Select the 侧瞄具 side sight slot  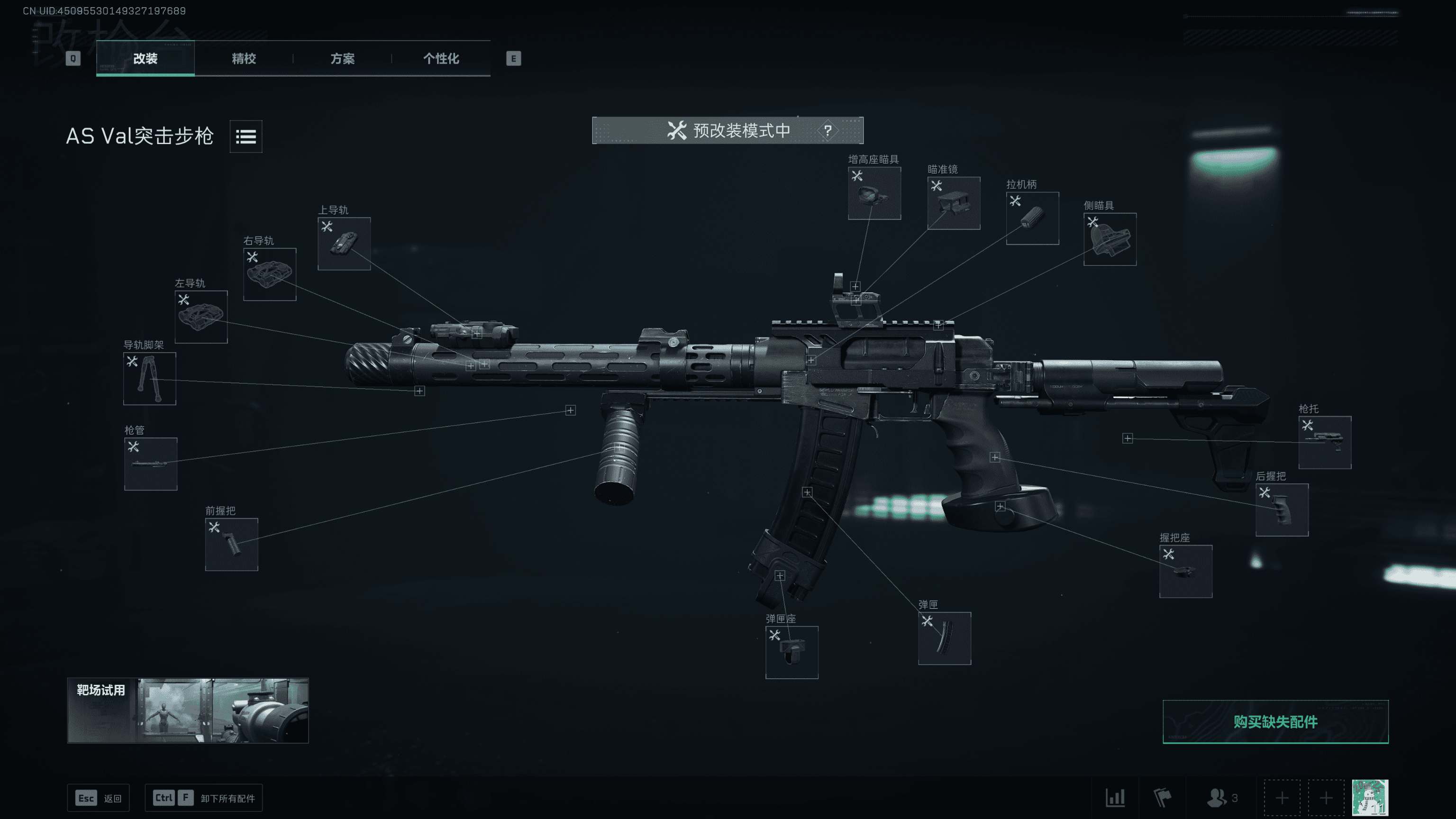(1110, 239)
